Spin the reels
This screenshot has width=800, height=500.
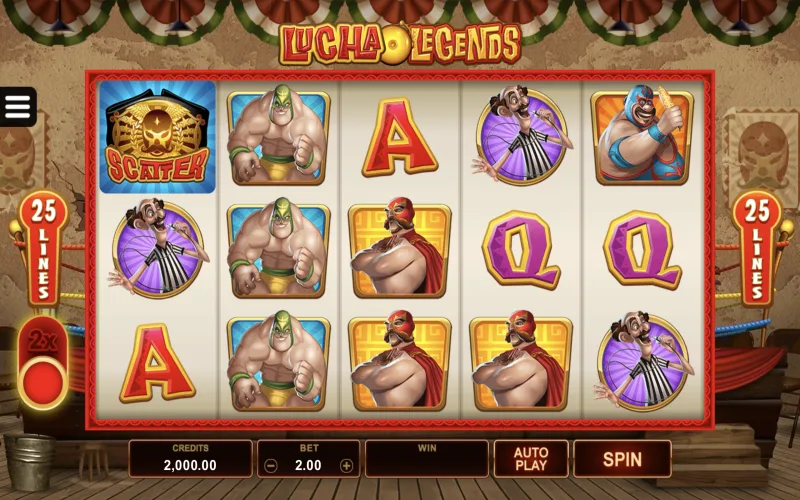coord(621,459)
